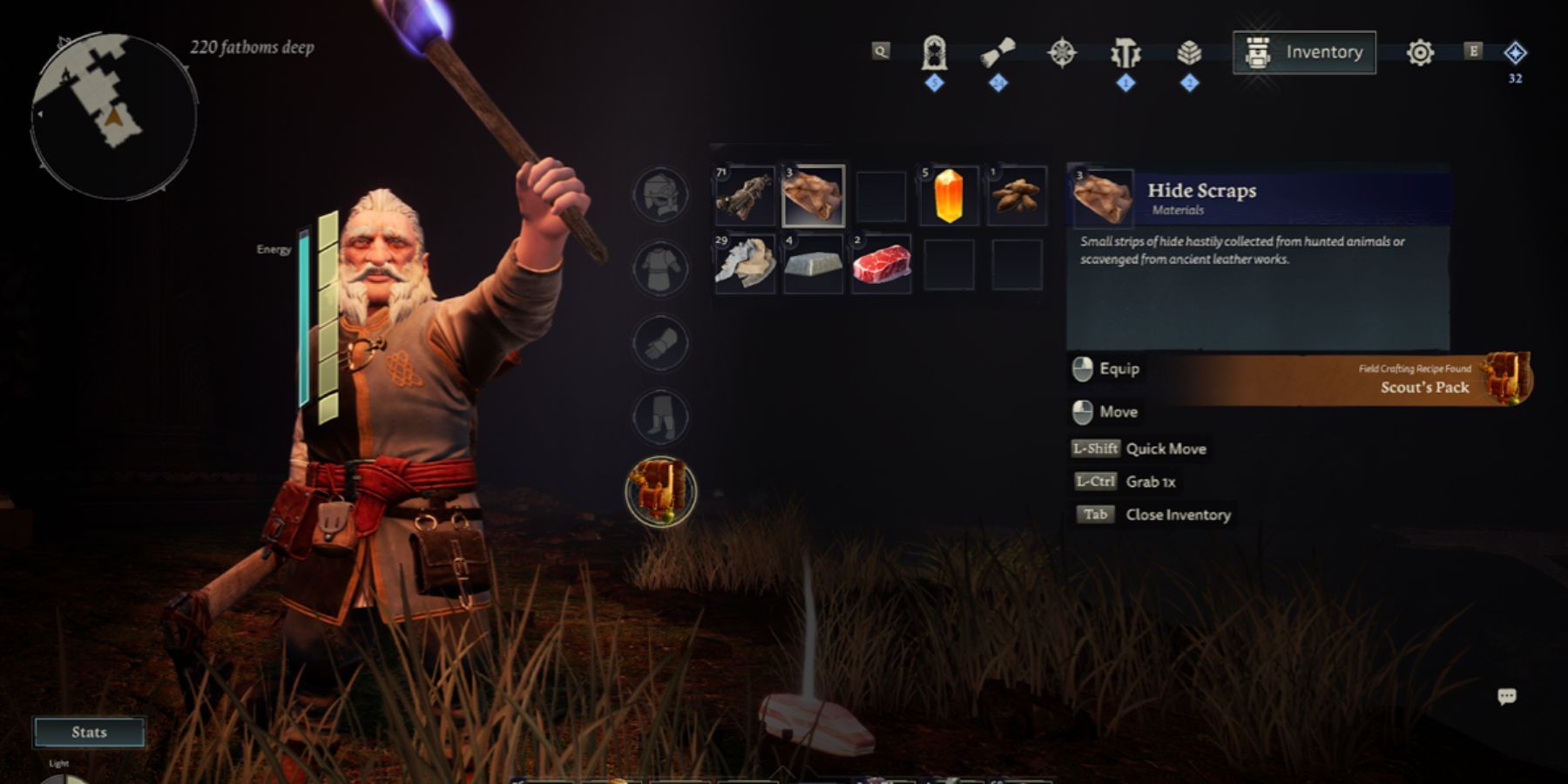Screen dimensions: 1568x784
Task: Open the crafting hammer menu
Action: click(1125, 51)
